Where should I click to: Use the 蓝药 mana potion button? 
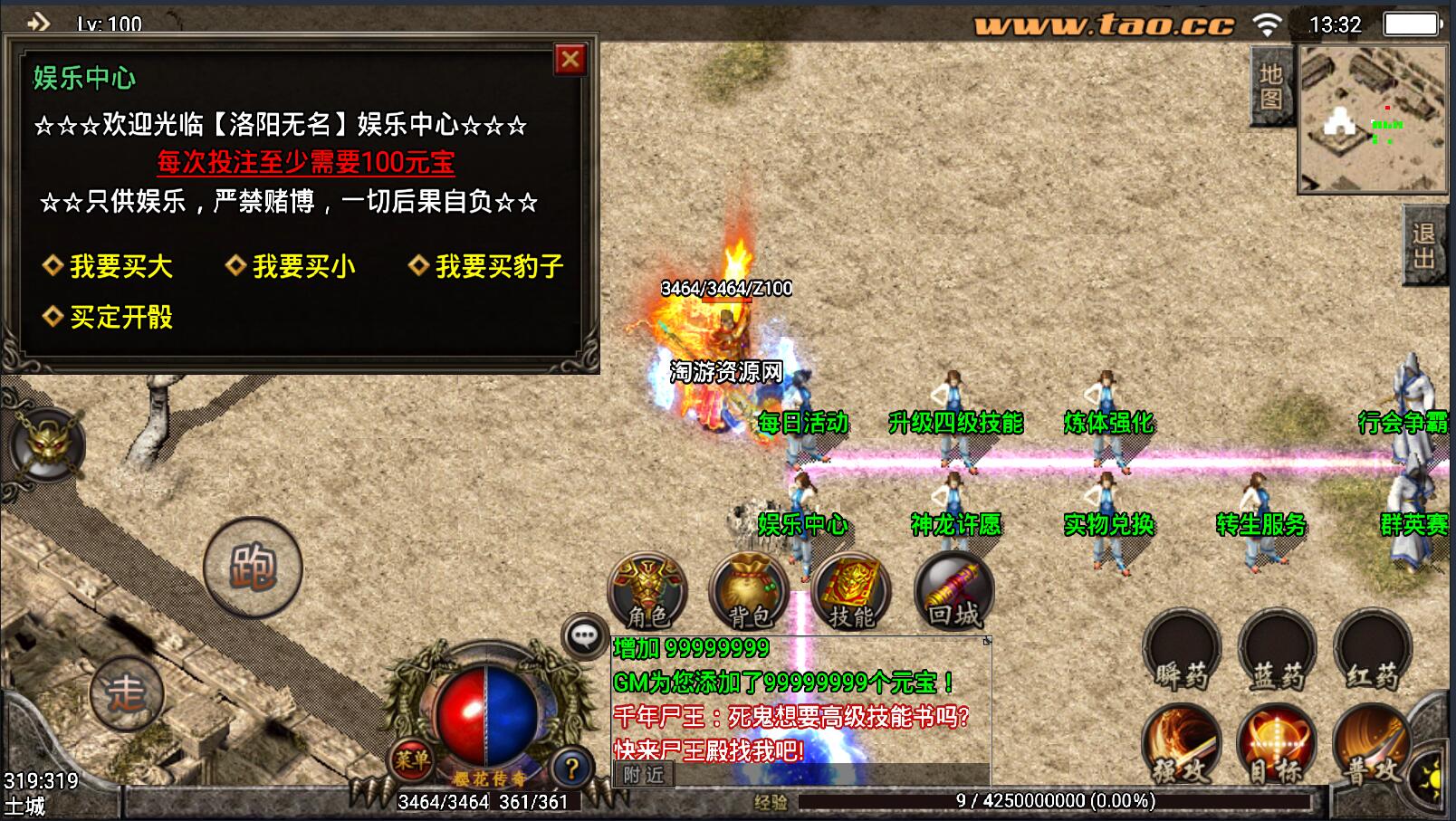pos(1278,652)
